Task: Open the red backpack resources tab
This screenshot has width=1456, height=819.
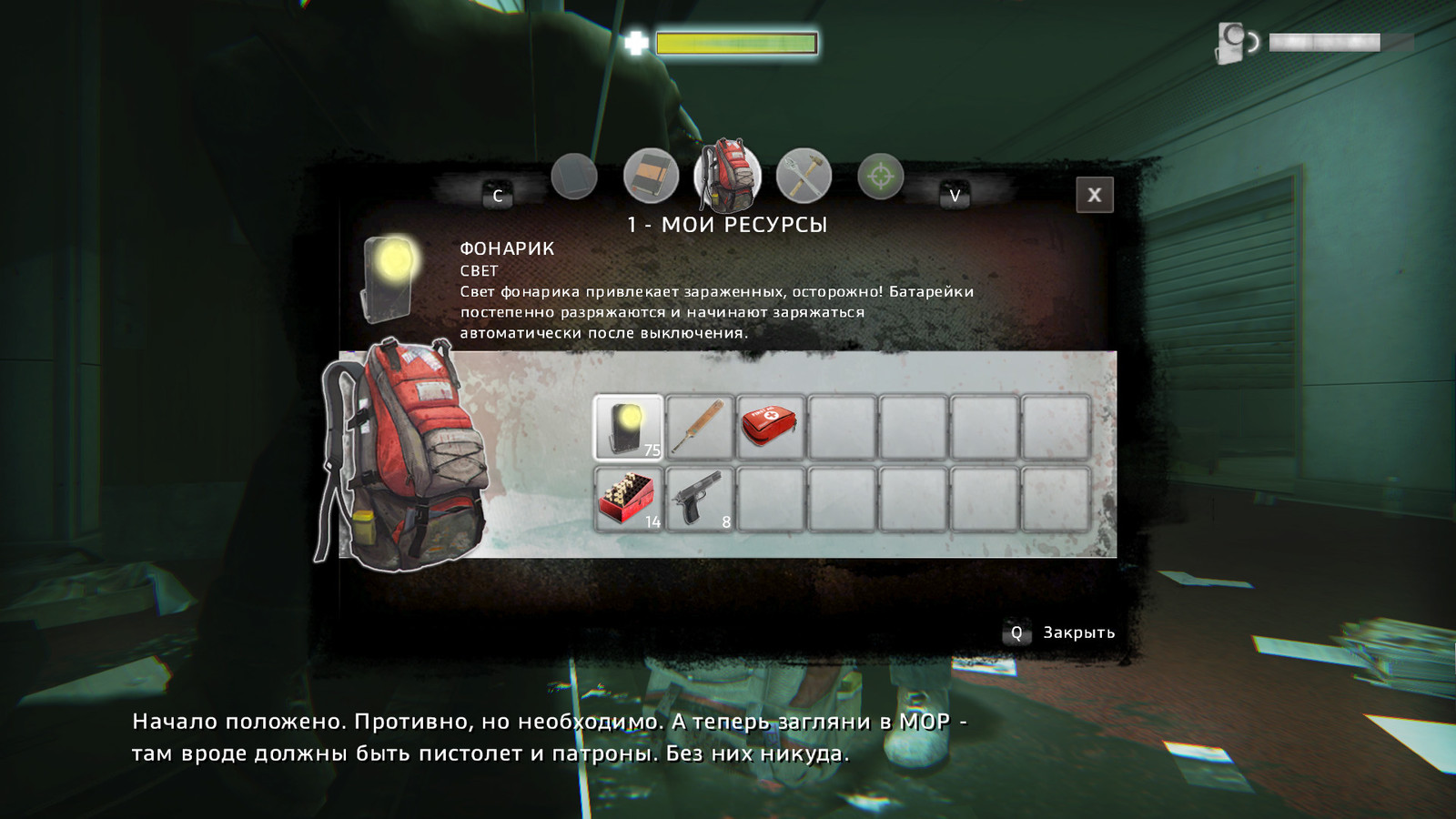Action: (x=727, y=175)
